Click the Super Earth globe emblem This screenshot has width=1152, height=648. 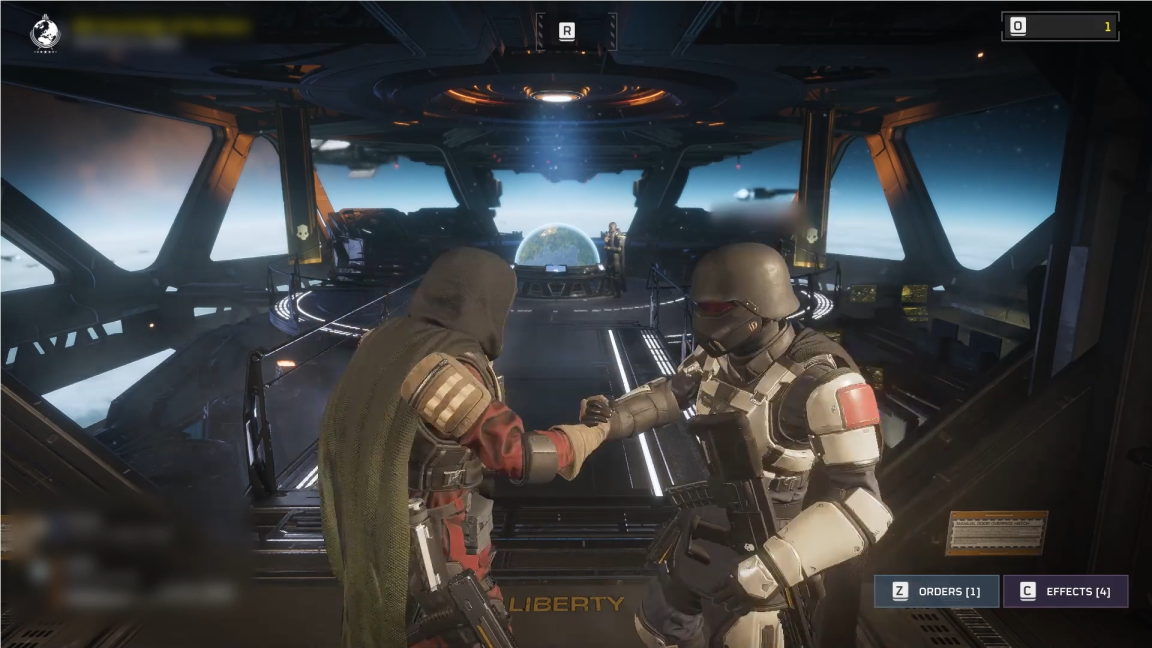[x=45, y=32]
